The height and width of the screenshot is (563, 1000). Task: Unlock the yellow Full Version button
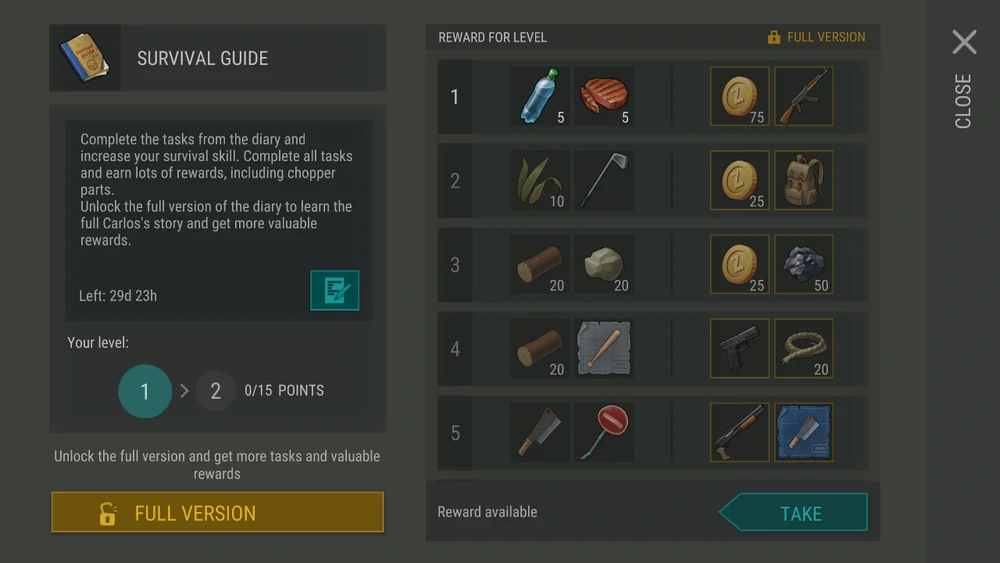[217, 513]
